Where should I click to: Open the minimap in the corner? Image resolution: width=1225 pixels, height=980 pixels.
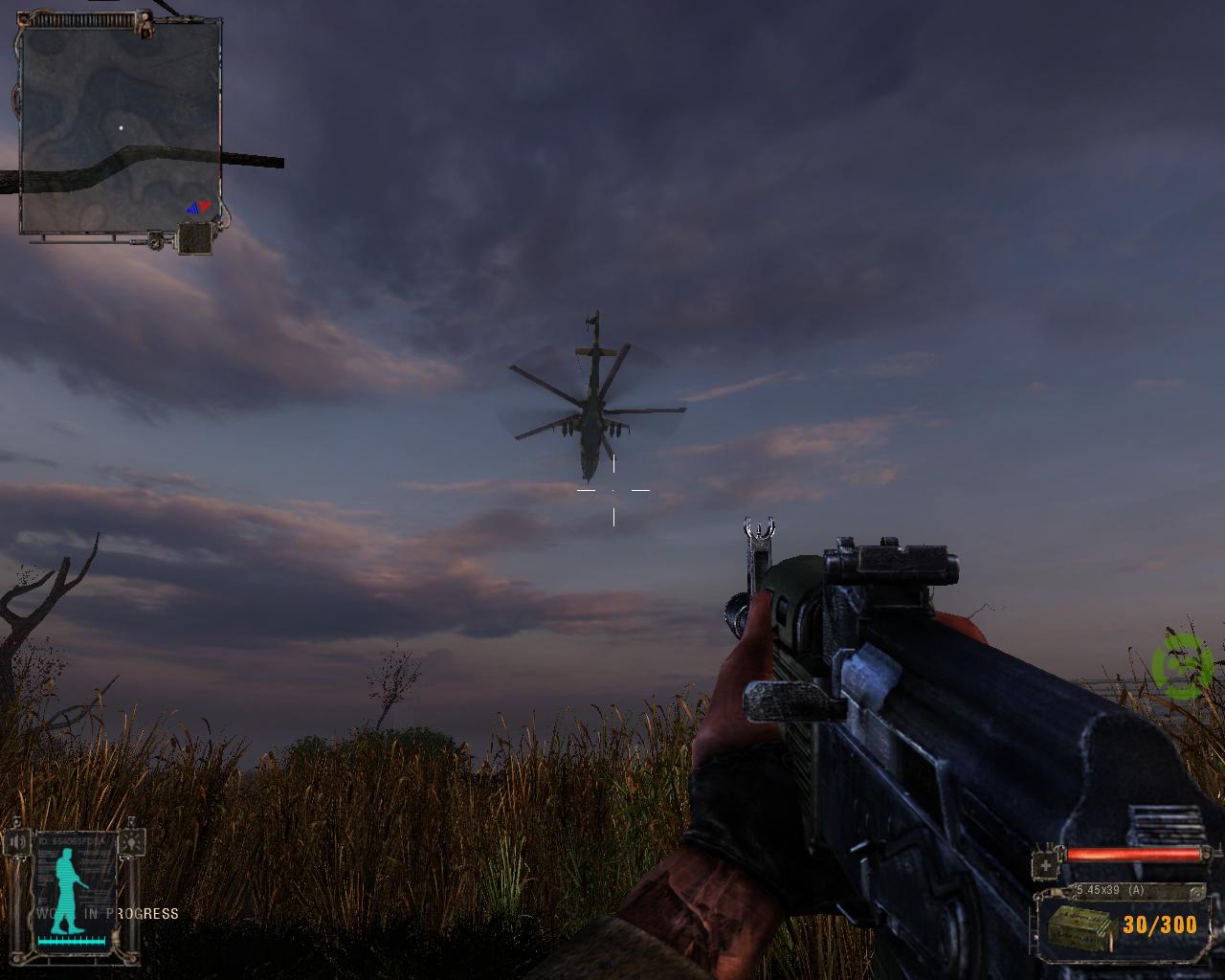121,129
